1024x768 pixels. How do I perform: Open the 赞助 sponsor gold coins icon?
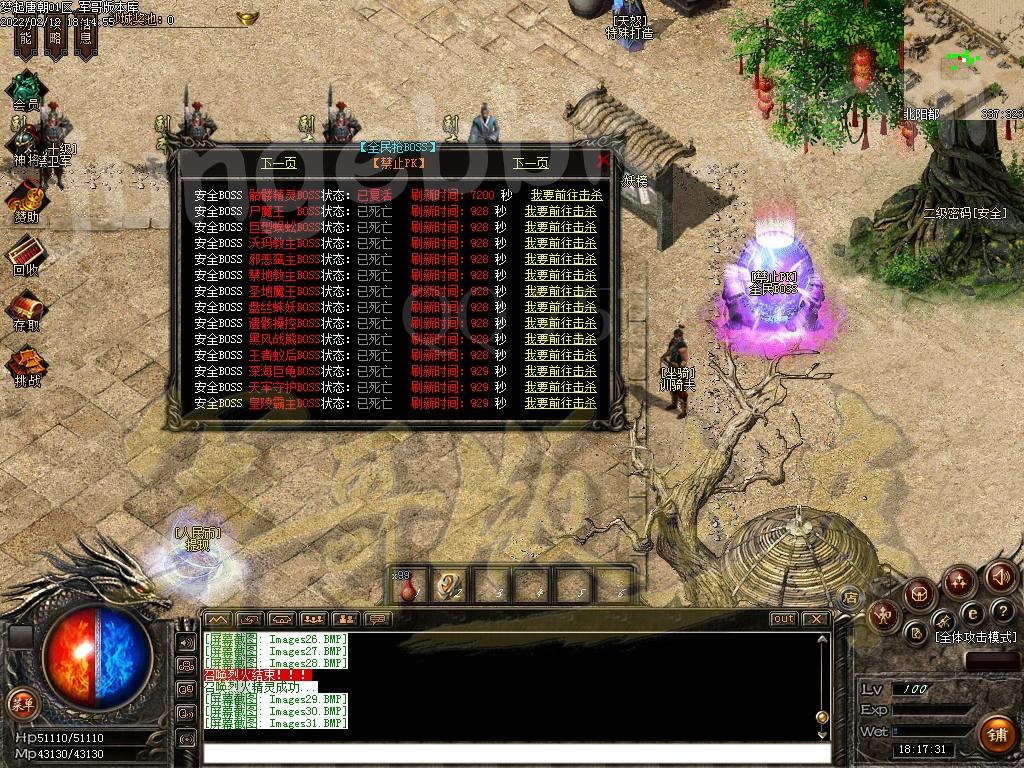tap(27, 199)
